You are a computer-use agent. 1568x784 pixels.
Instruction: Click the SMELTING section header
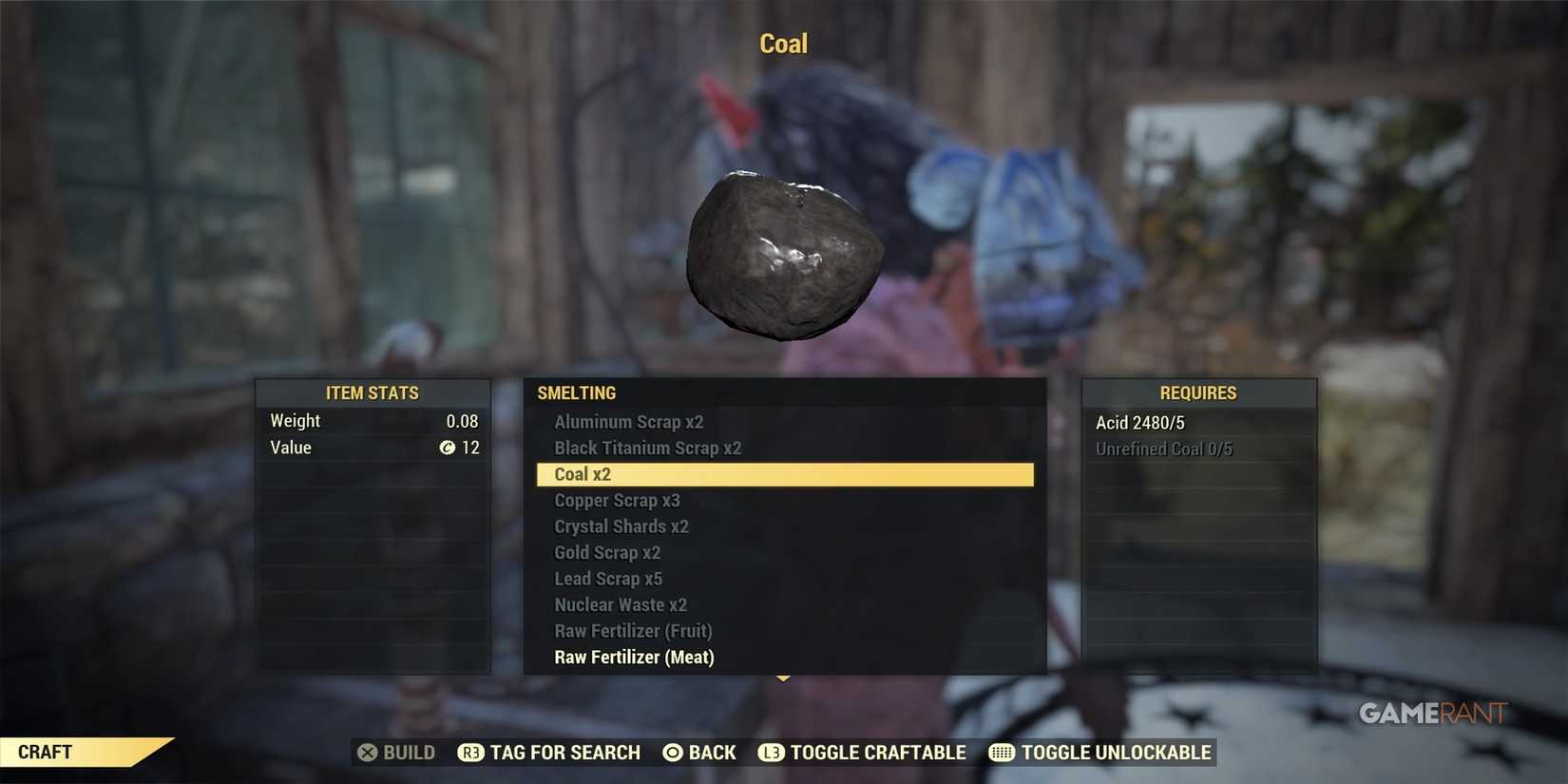tap(576, 392)
